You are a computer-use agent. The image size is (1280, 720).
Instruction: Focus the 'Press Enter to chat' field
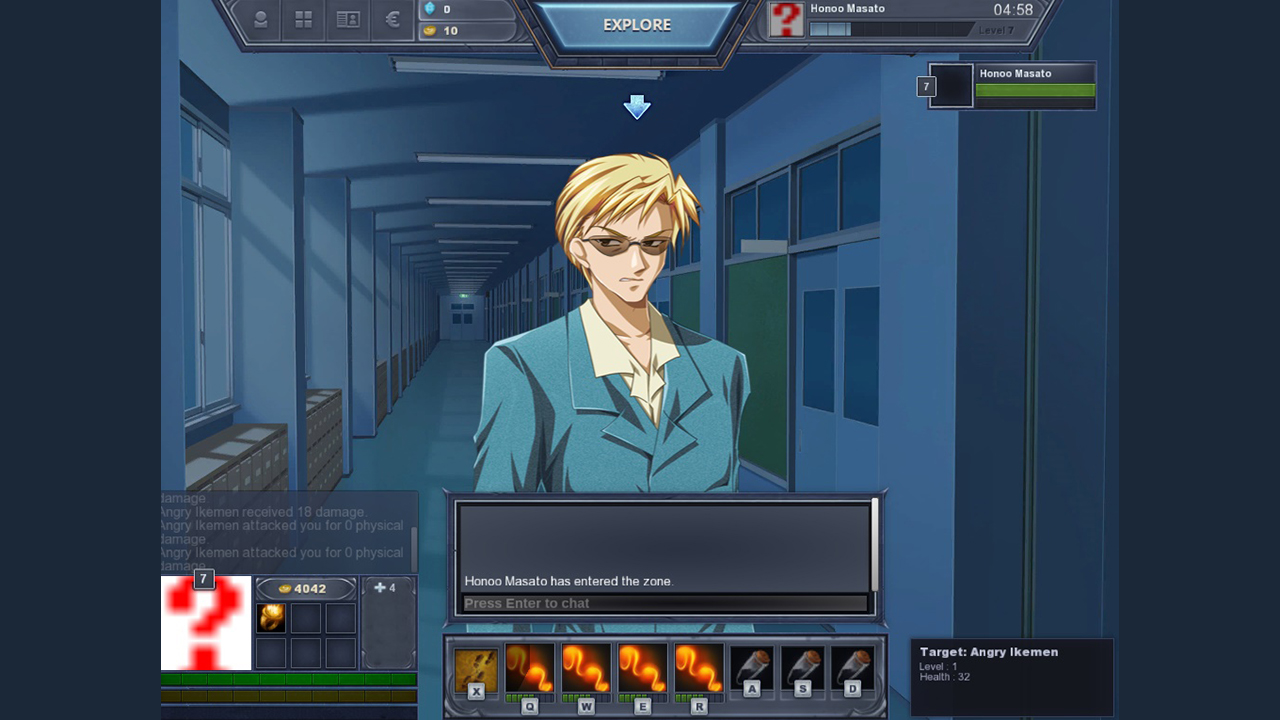click(664, 603)
